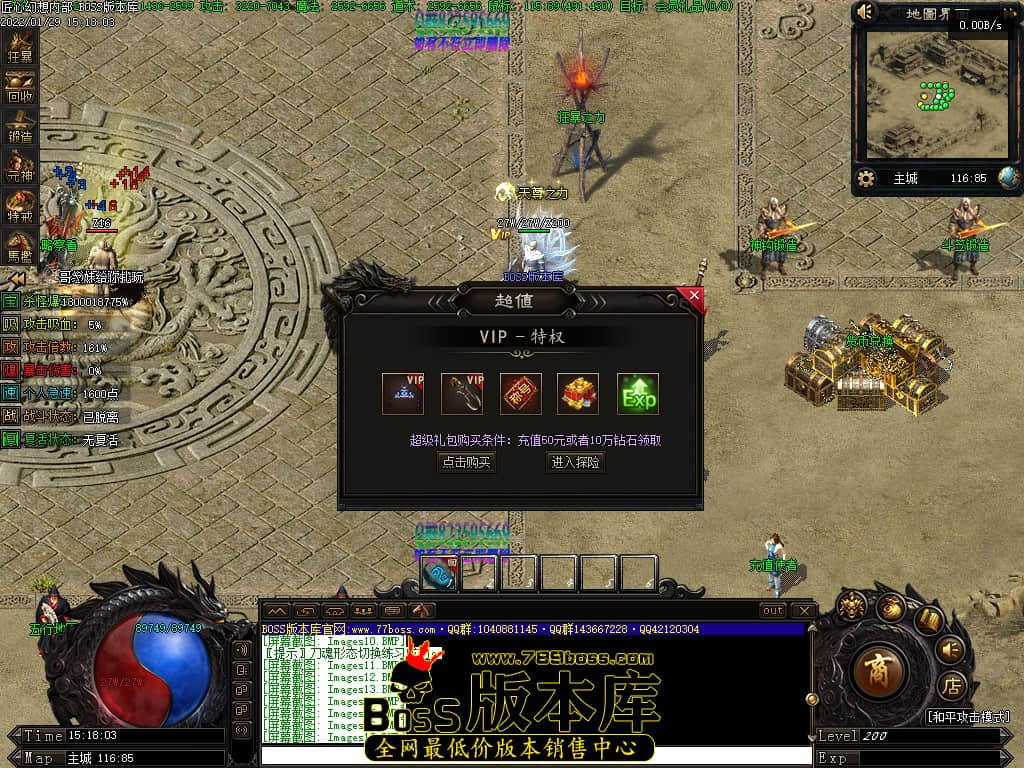The width and height of the screenshot is (1024, 768).
Task: Select the red 称号 title reward icon
Action: tap(521, 394)
